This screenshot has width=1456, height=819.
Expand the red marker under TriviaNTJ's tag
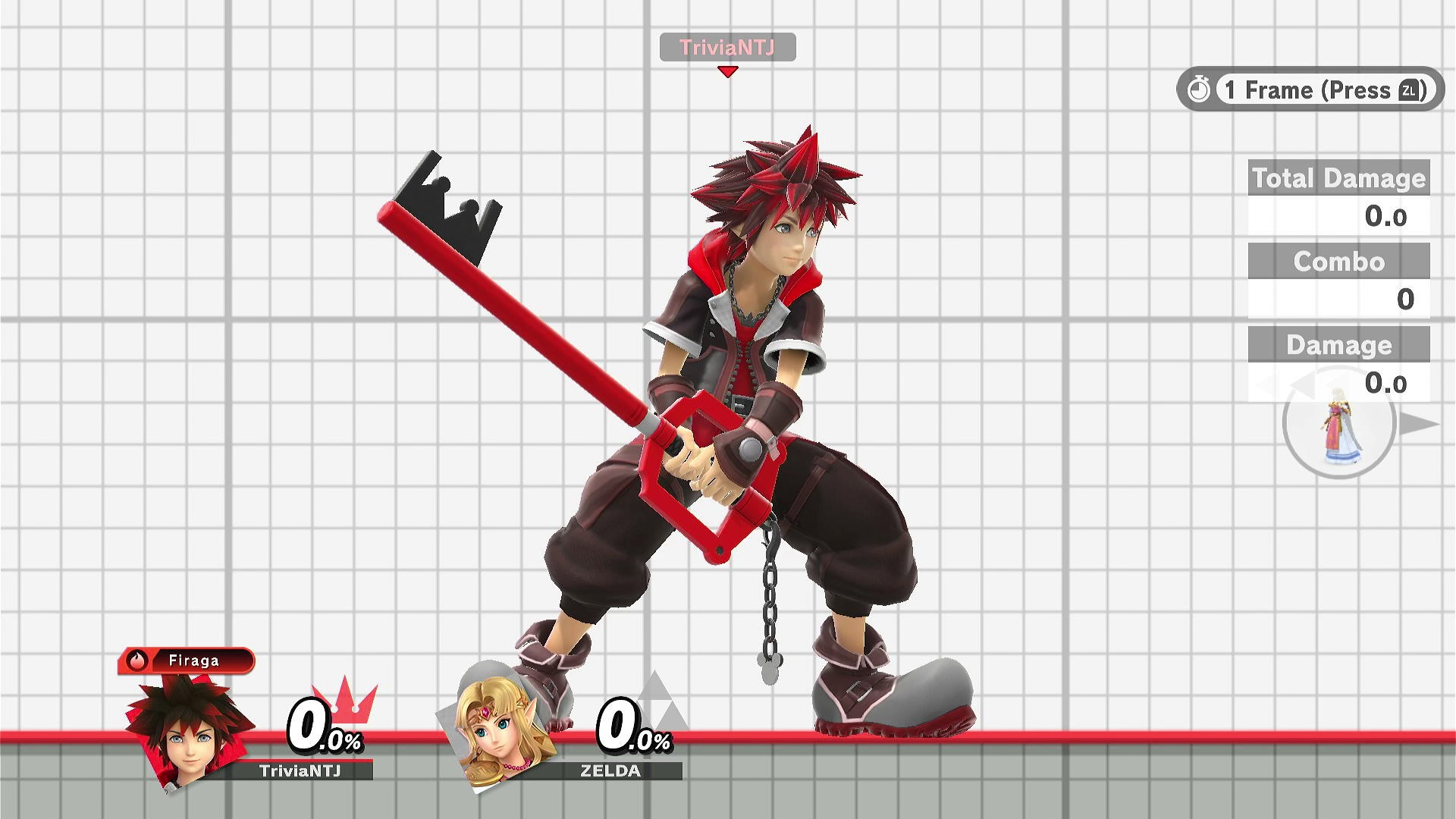(728, 71)
